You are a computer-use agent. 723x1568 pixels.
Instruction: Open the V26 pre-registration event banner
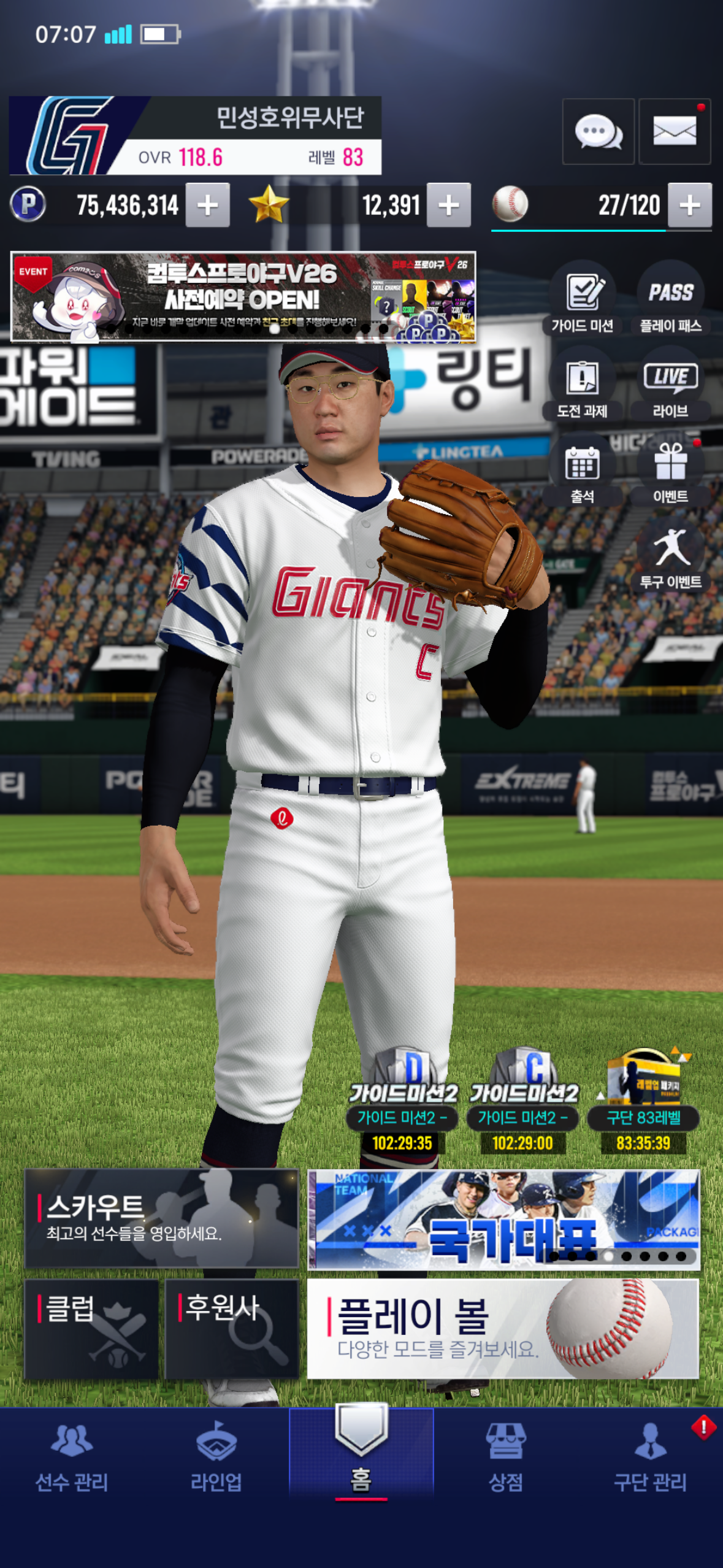[243, 296]
